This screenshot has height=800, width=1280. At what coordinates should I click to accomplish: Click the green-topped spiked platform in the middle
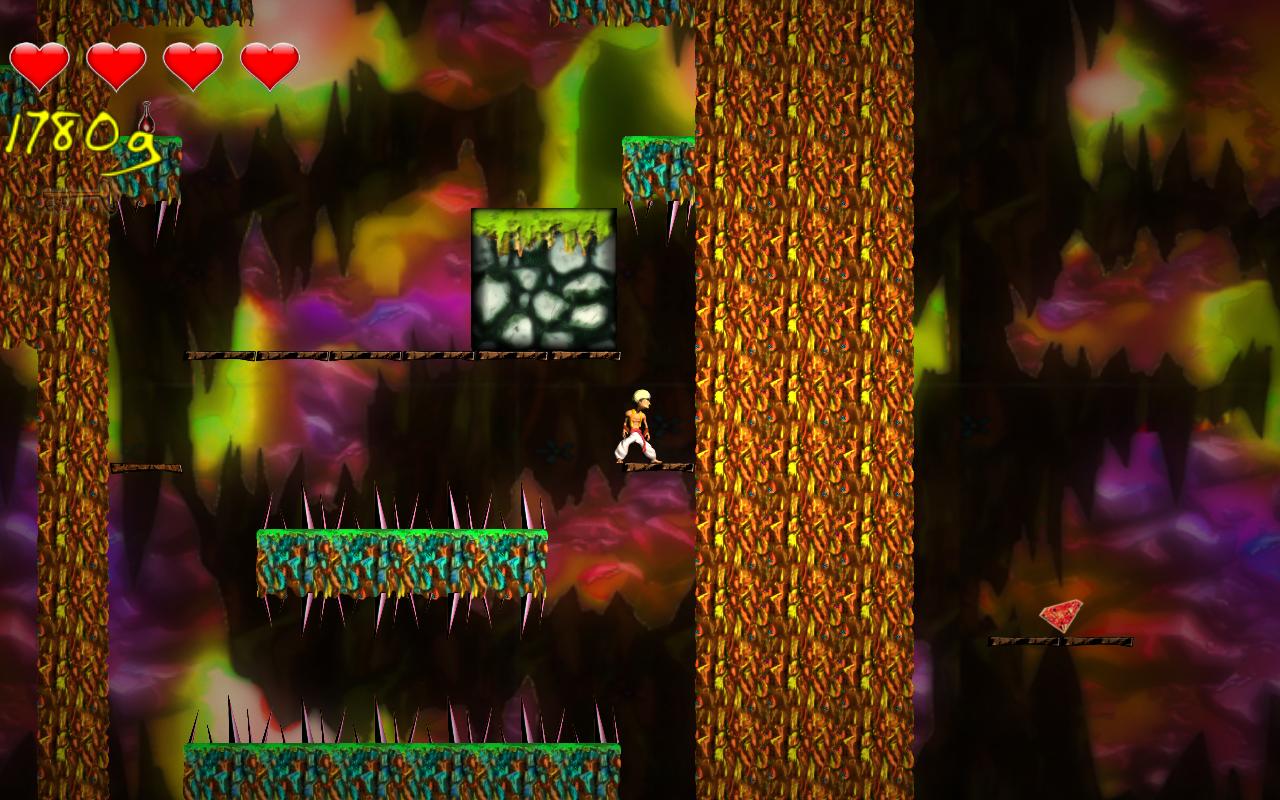click(x=405, y=560)
